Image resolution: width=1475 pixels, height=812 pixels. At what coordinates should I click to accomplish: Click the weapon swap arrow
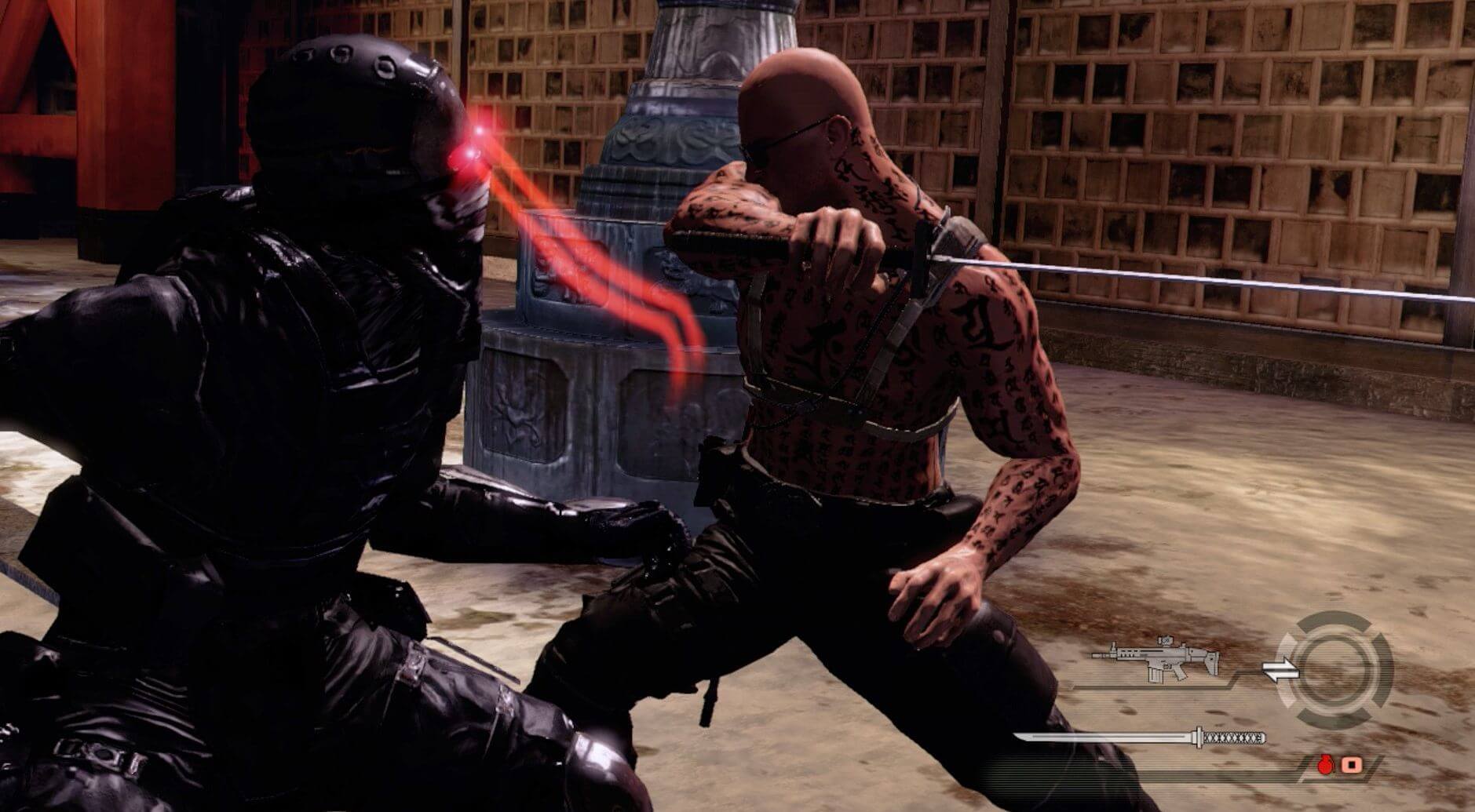click(x=1280, y=668)
